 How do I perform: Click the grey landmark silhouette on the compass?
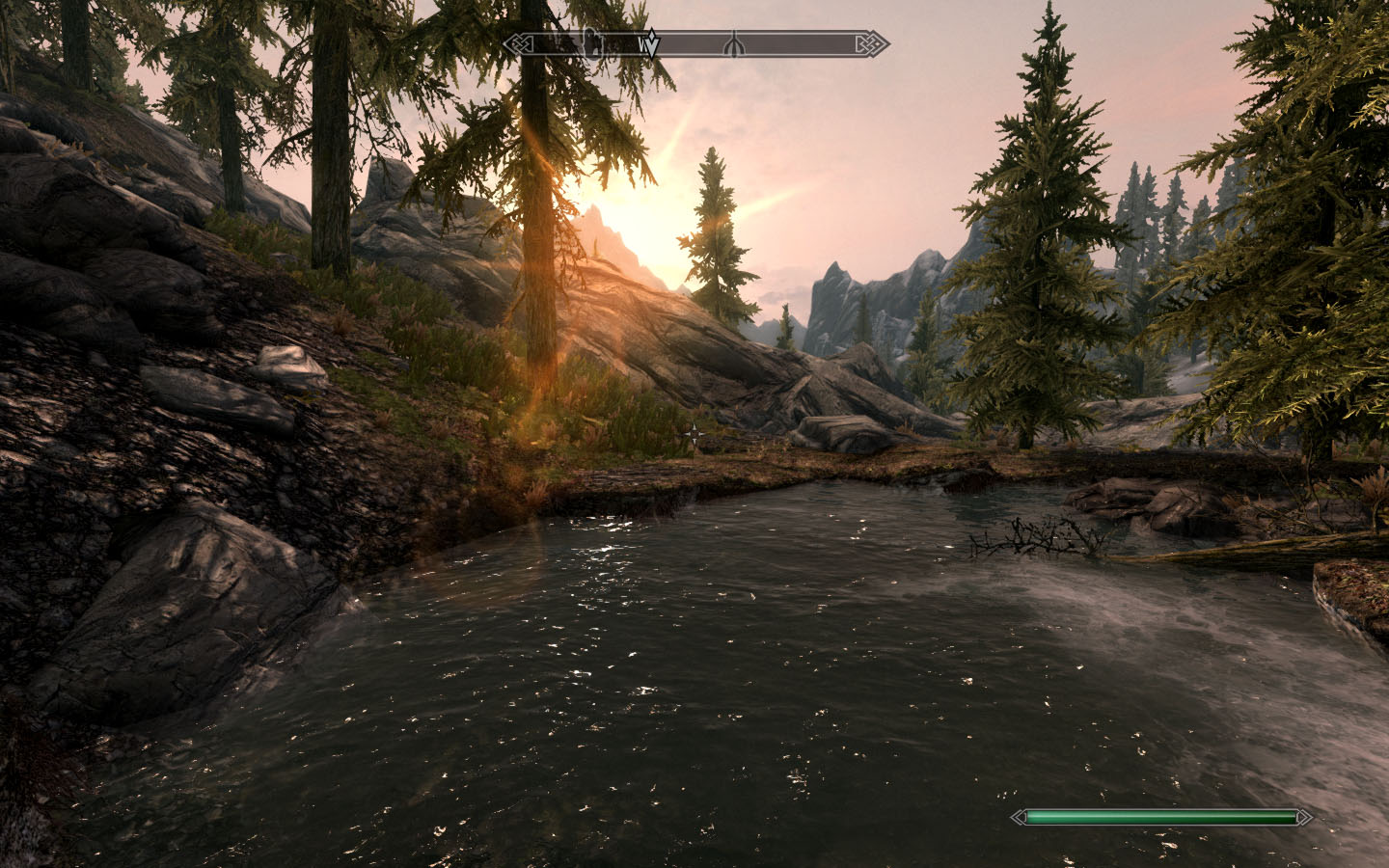[591, 43]
